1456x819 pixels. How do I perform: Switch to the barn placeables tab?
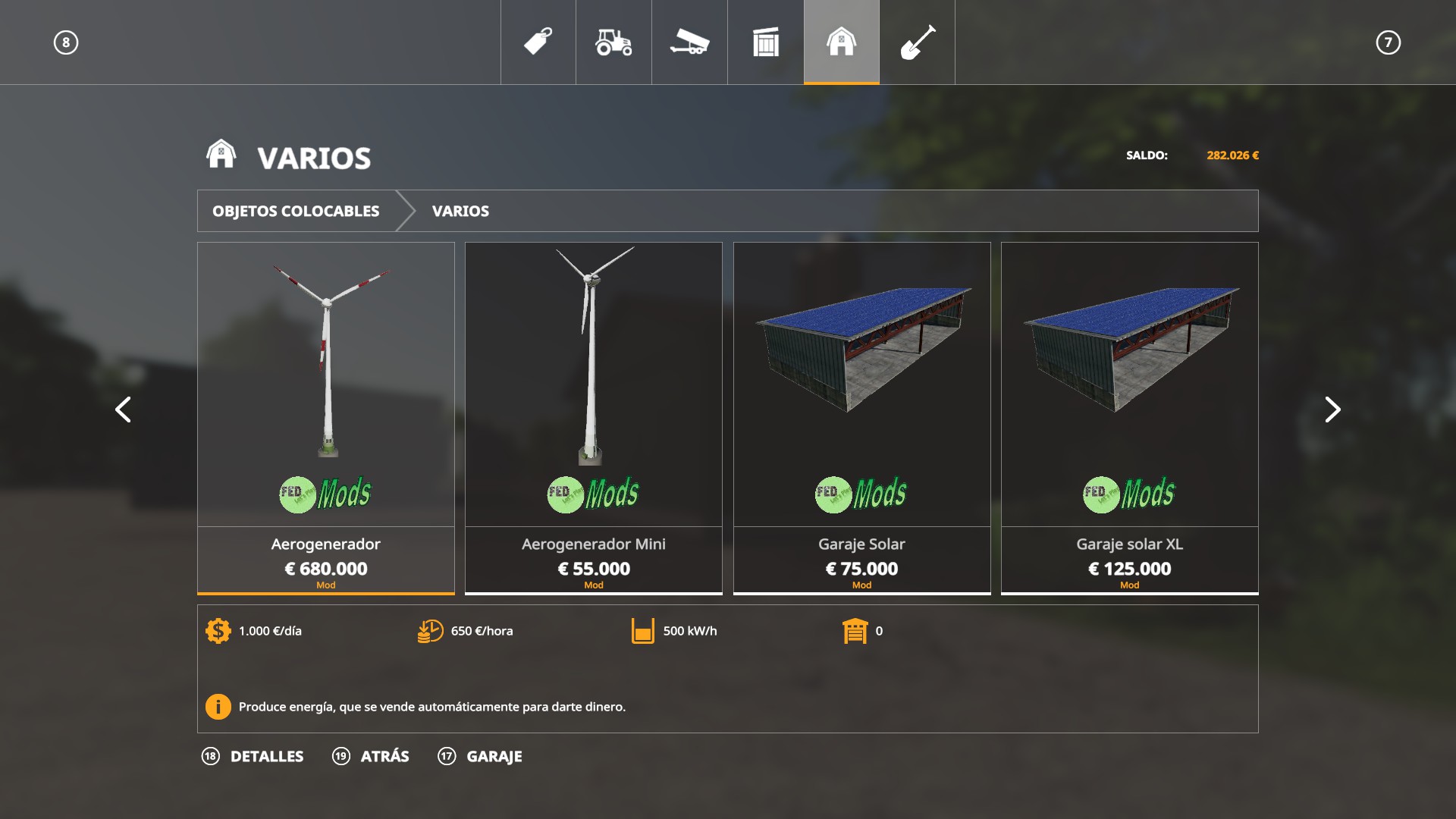841,42
